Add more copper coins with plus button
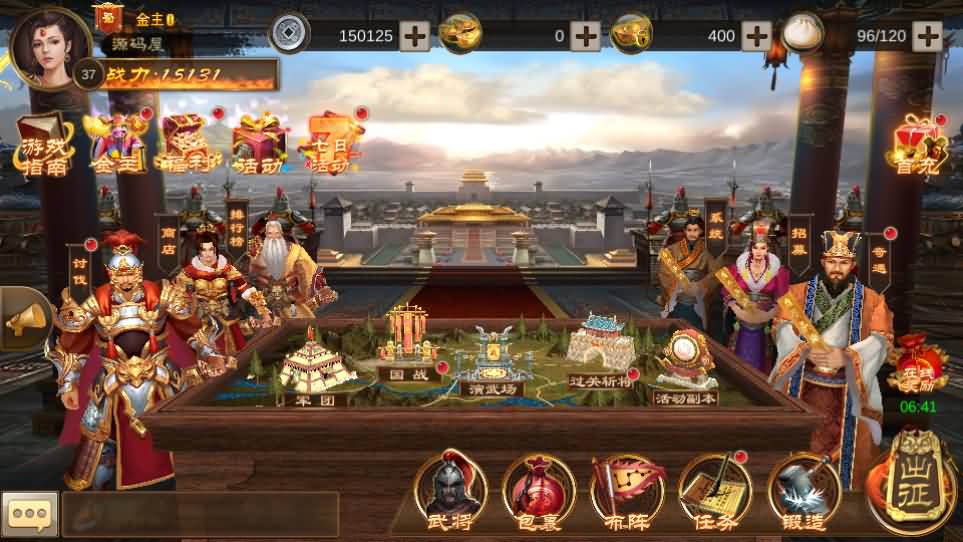Image resolution: width=963 pixels, height=542 pixels. click(415, 36)
